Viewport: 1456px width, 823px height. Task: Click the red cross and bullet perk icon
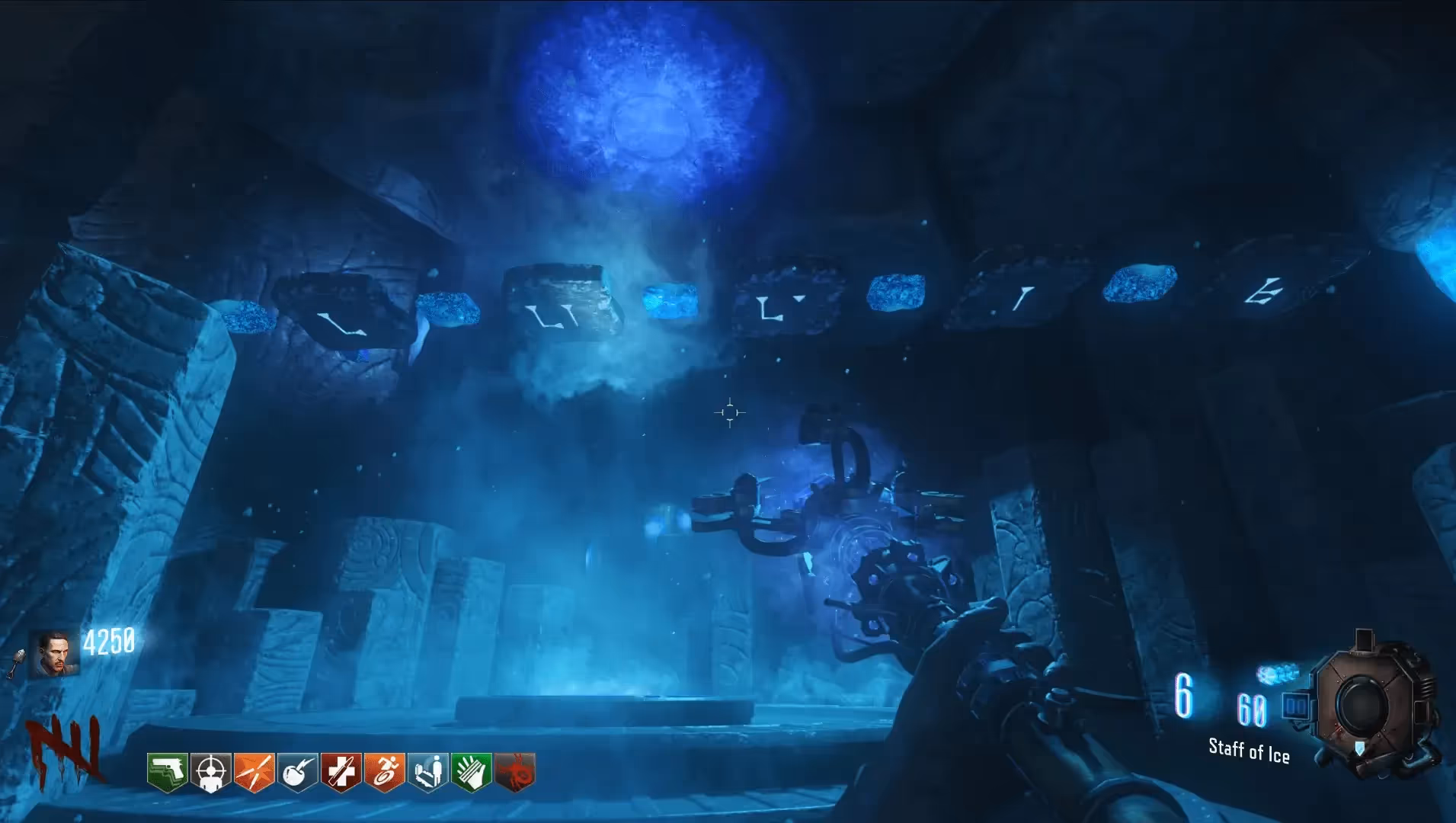pos(341,772)
